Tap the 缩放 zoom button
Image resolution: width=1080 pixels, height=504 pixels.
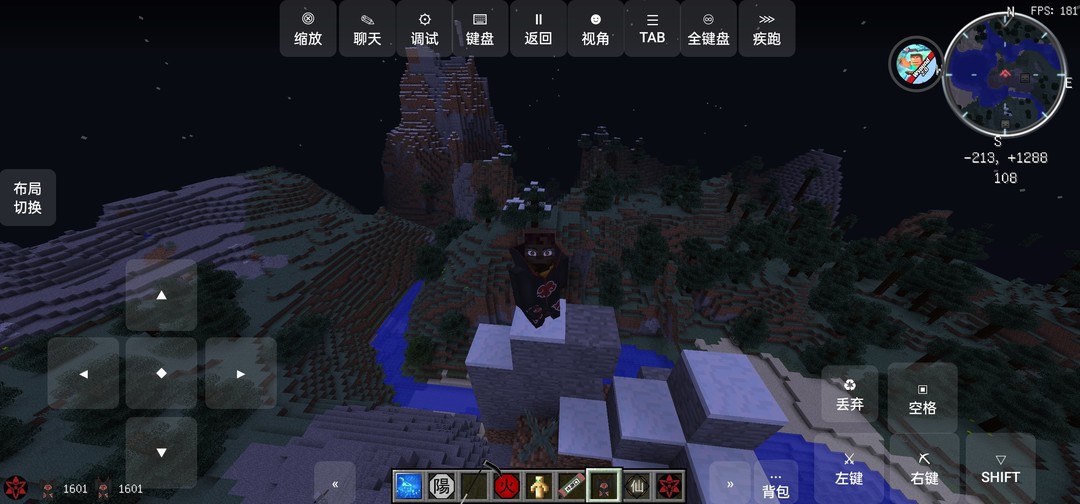click(x=308, y=28)
